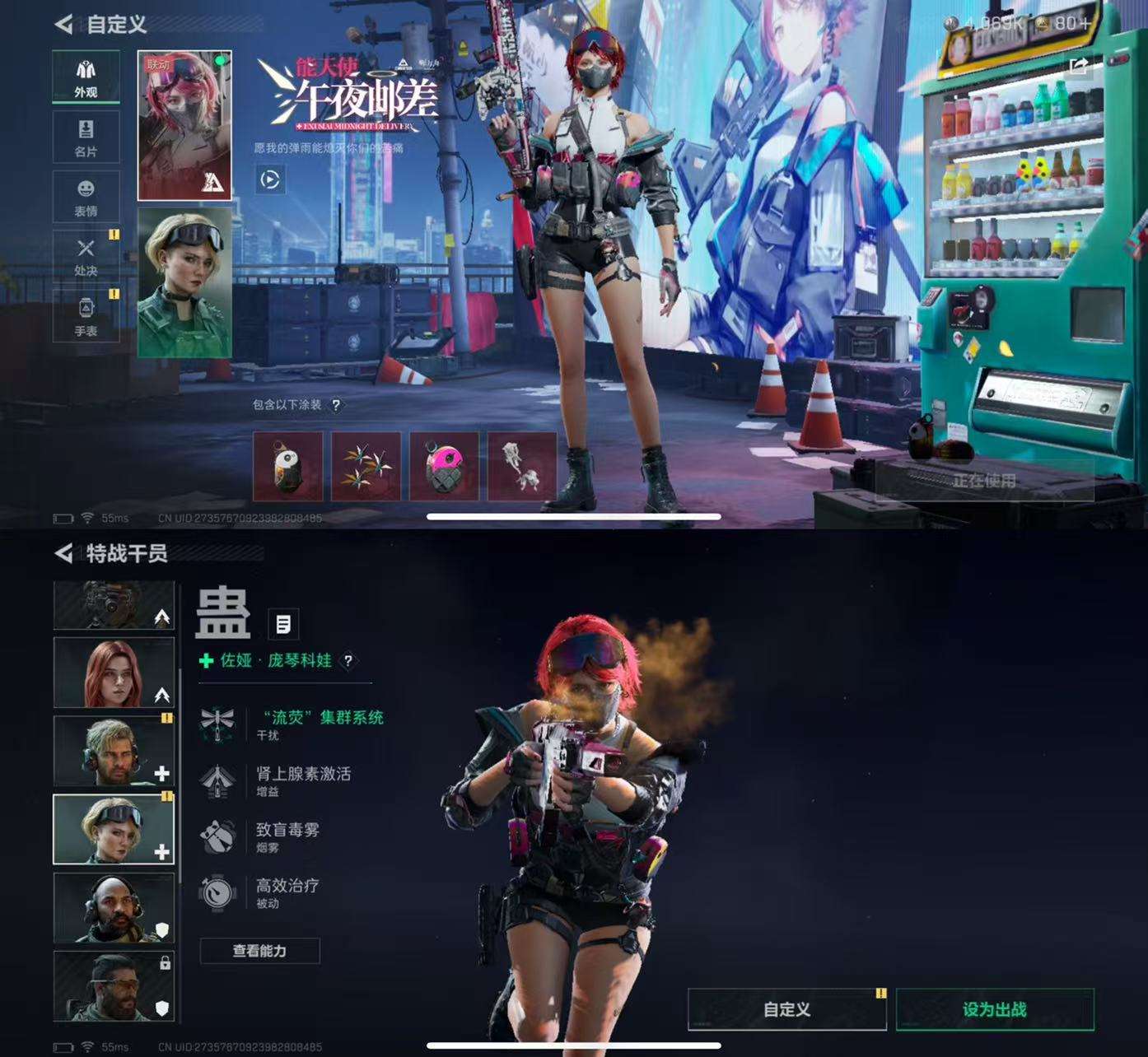The height and width of the screenshot is (1057, 1148).
Task: Select the locked operator at the list bottom
Action: 114,985
